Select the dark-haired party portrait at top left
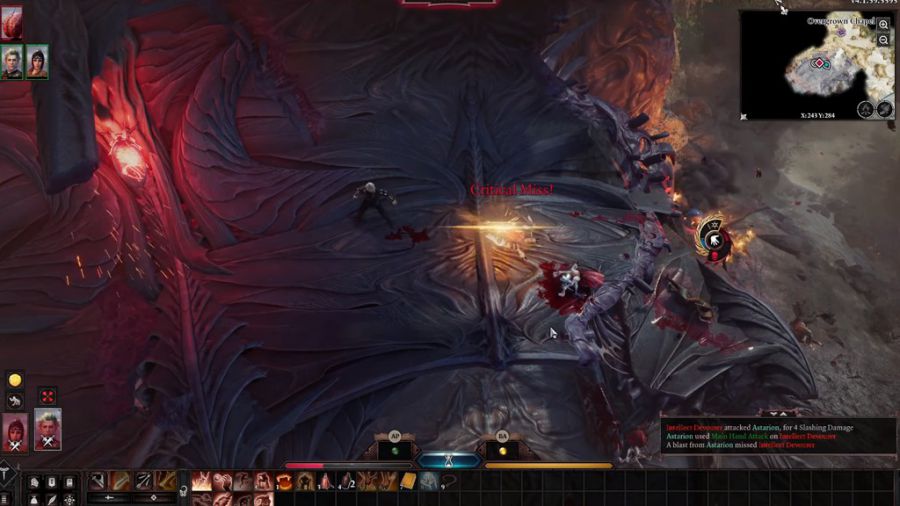Image resolution: width=900 pixels, height=506 pixels. tap(37, 62)
